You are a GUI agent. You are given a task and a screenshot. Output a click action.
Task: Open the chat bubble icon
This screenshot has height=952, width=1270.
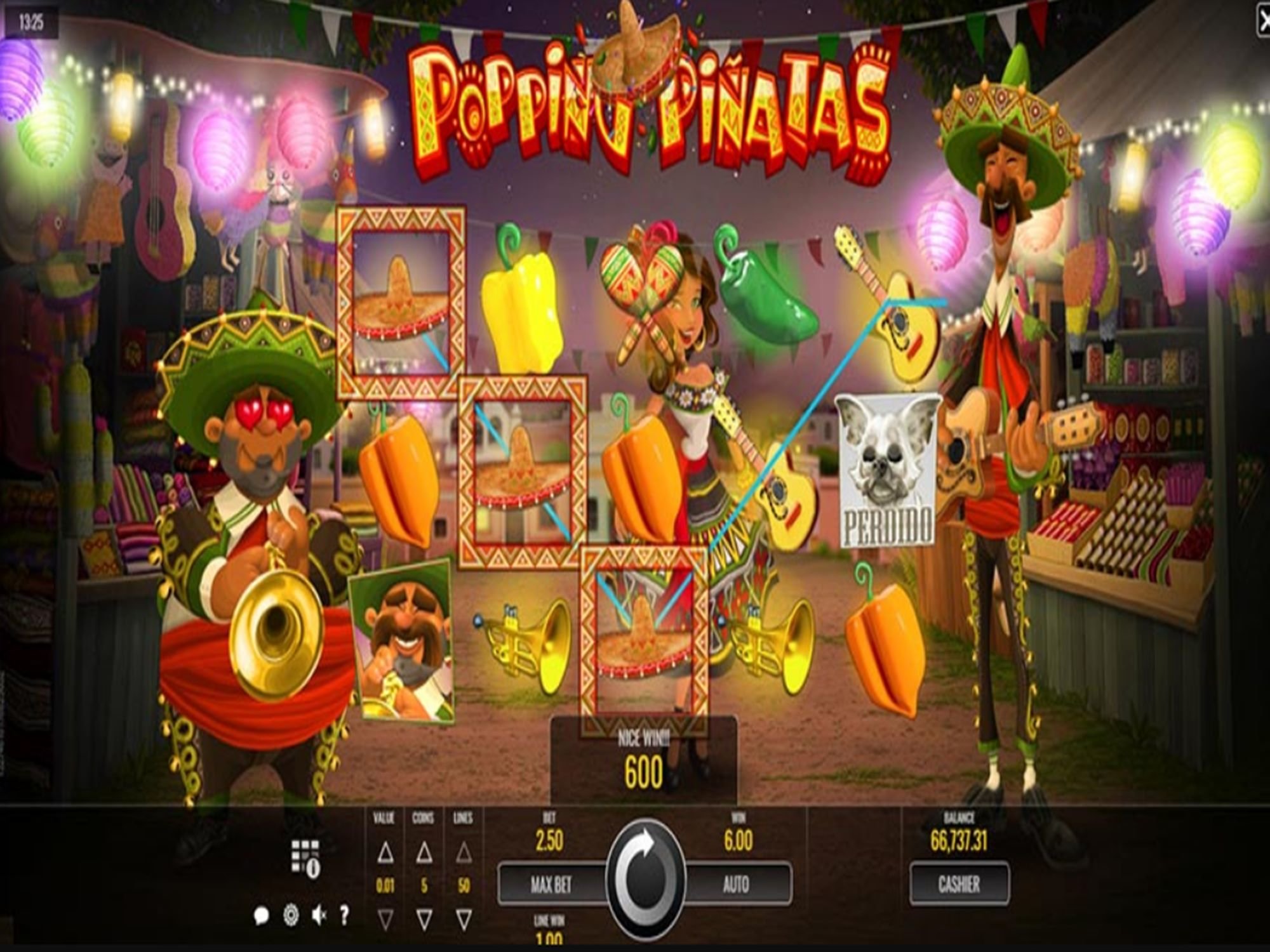pyautogui.click(x=261, y=915)
